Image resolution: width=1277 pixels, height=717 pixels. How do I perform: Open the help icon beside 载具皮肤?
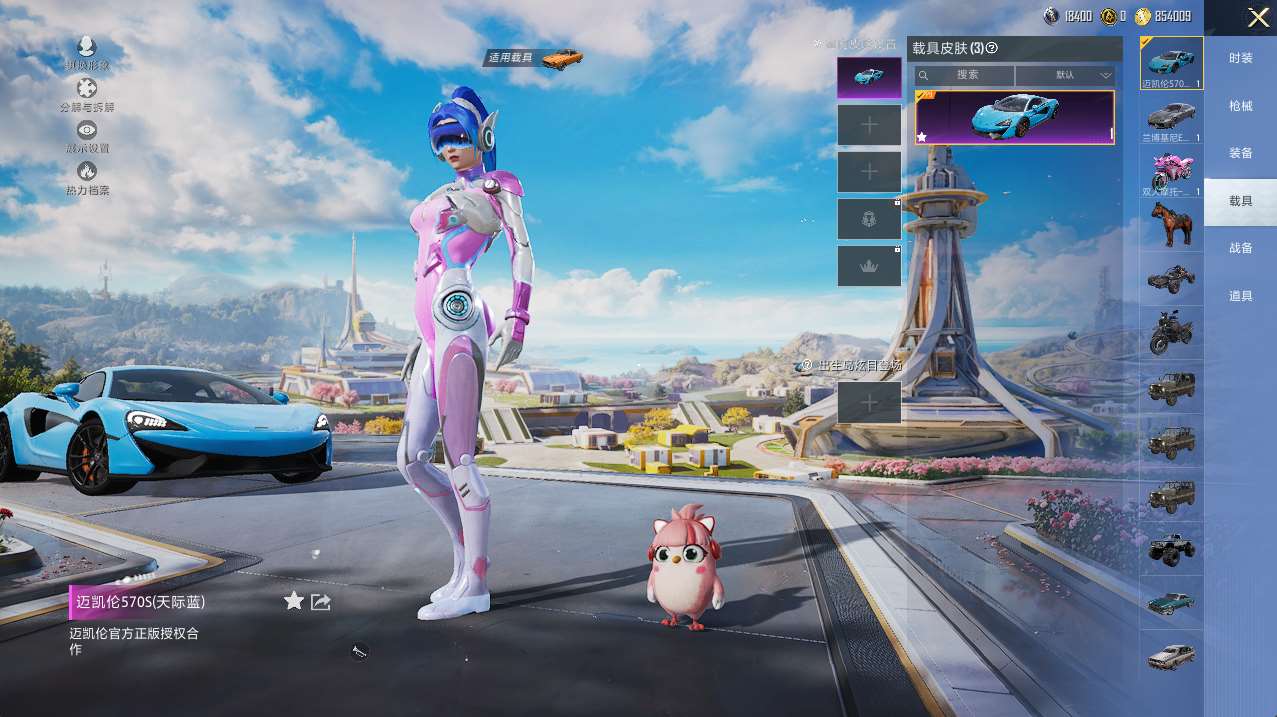[993, 48]
